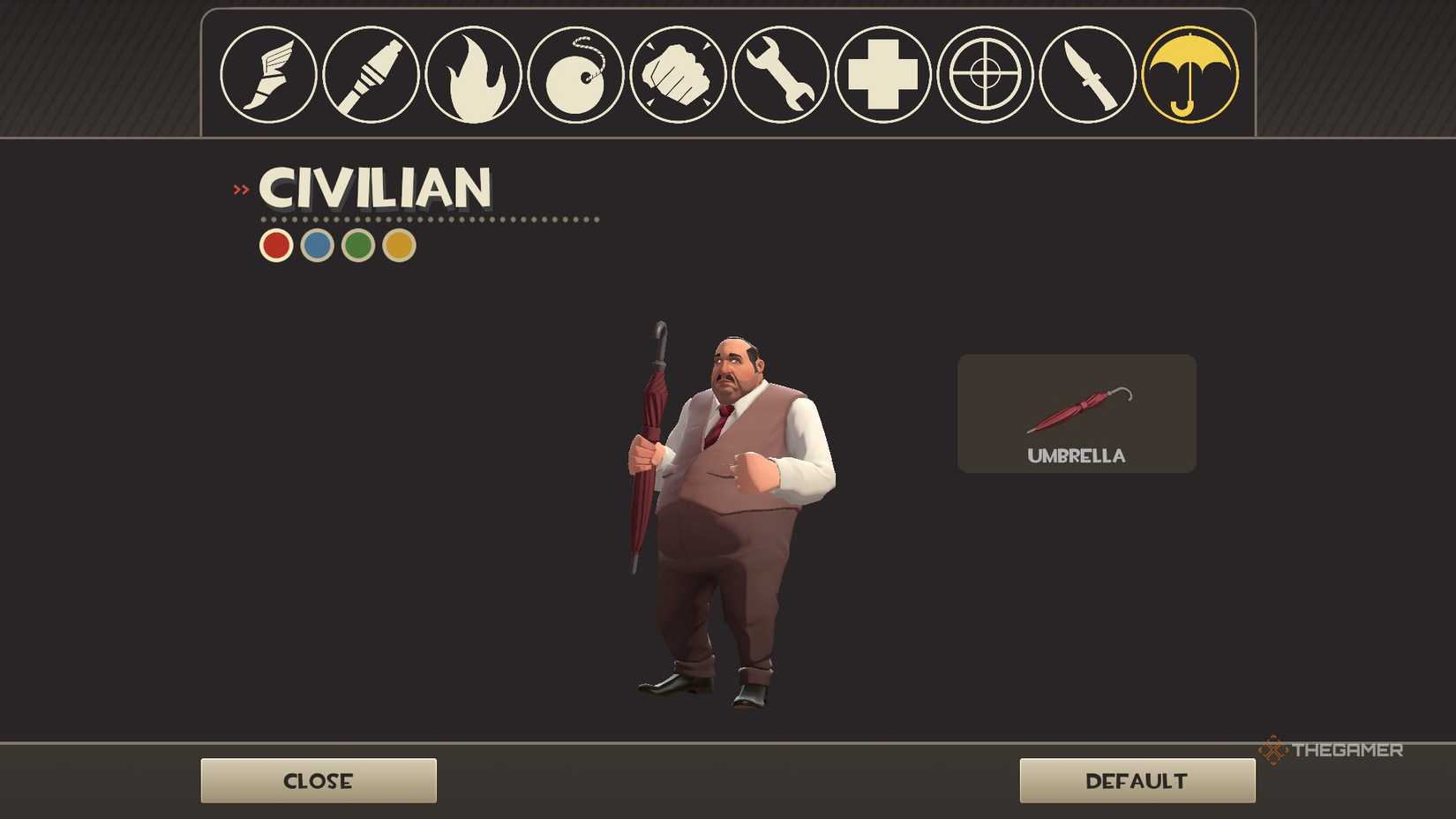Open the Umbrella weapon slot
The width and height of the screenshot is (1456, 819).
[x=1076, y=413]
